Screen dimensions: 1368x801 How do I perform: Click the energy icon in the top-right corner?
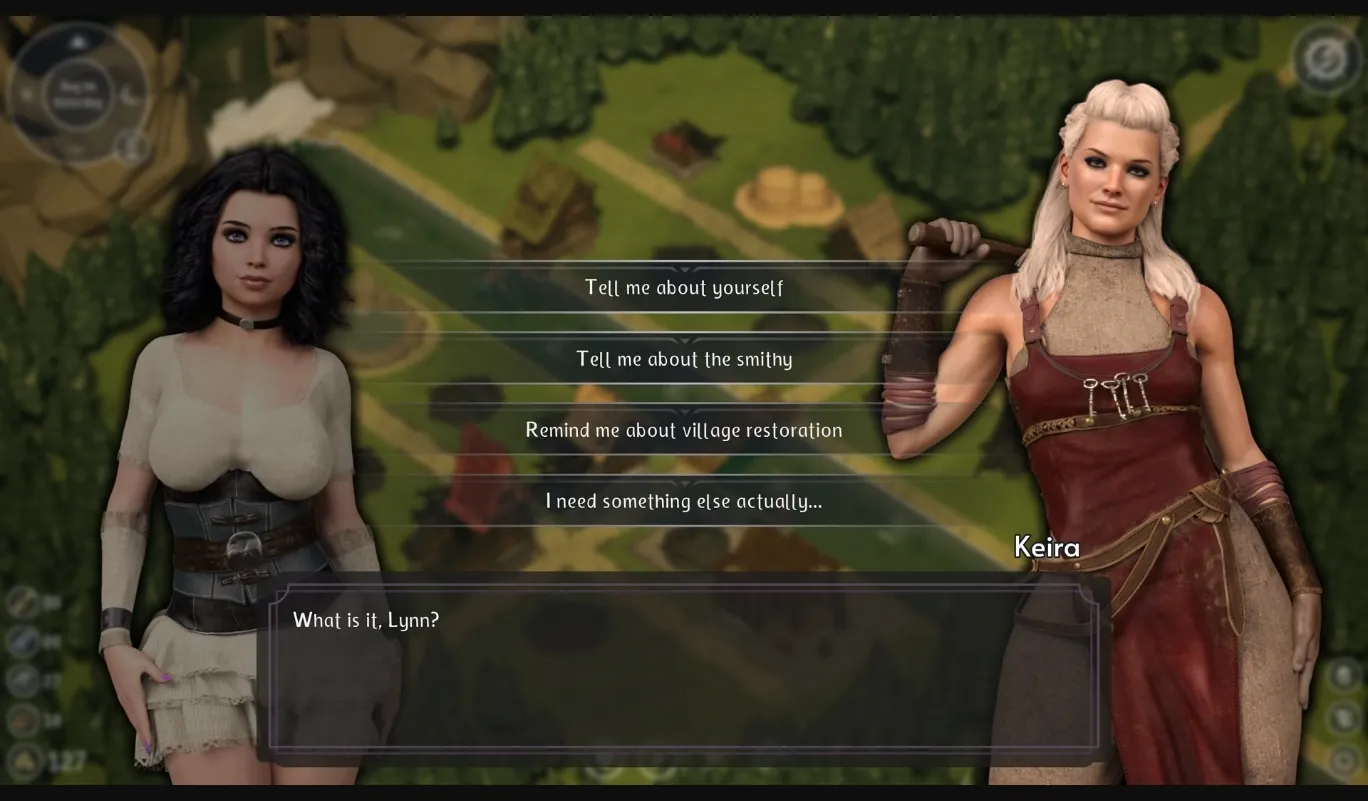click(1327, 58)
